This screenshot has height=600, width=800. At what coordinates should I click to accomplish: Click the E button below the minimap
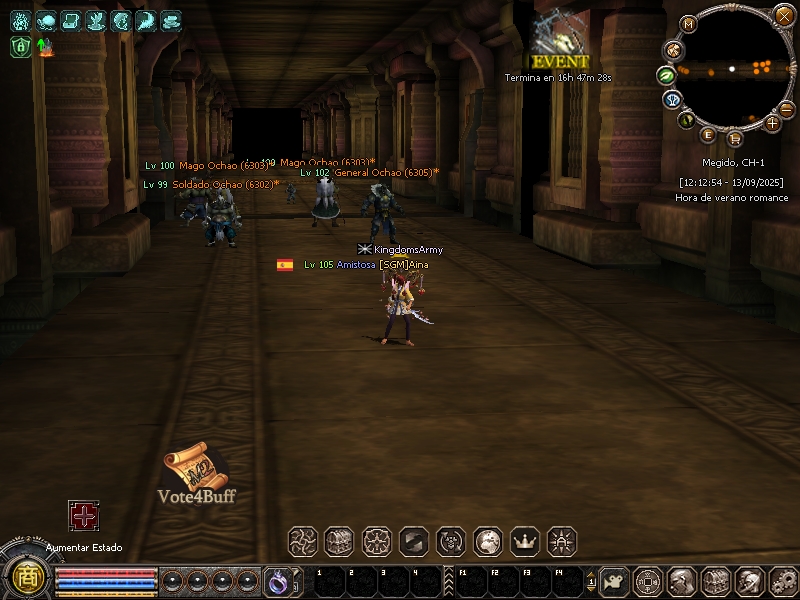708,135
